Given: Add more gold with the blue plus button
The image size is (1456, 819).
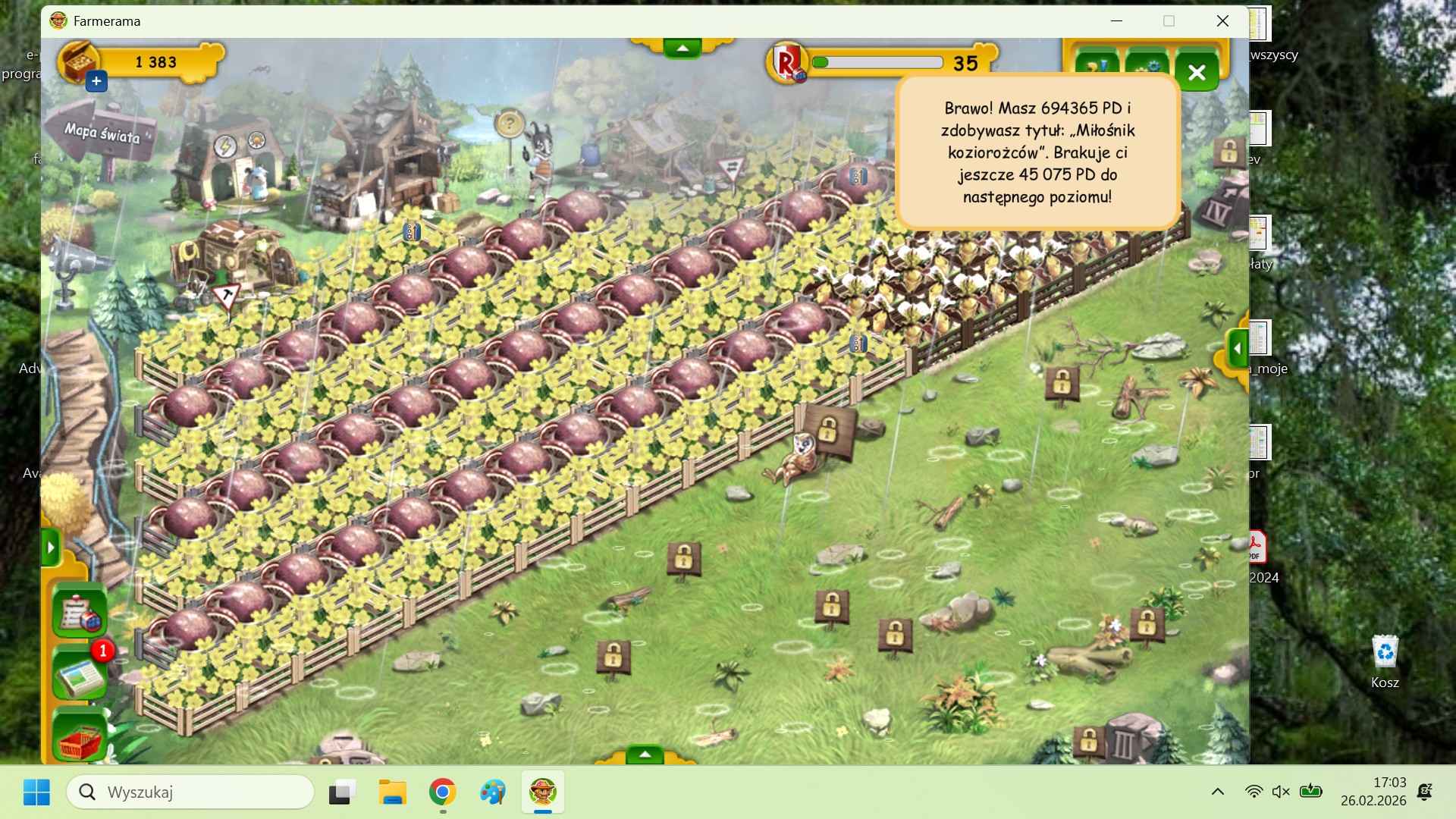Looking at the screenshot, I should [96, 81].
